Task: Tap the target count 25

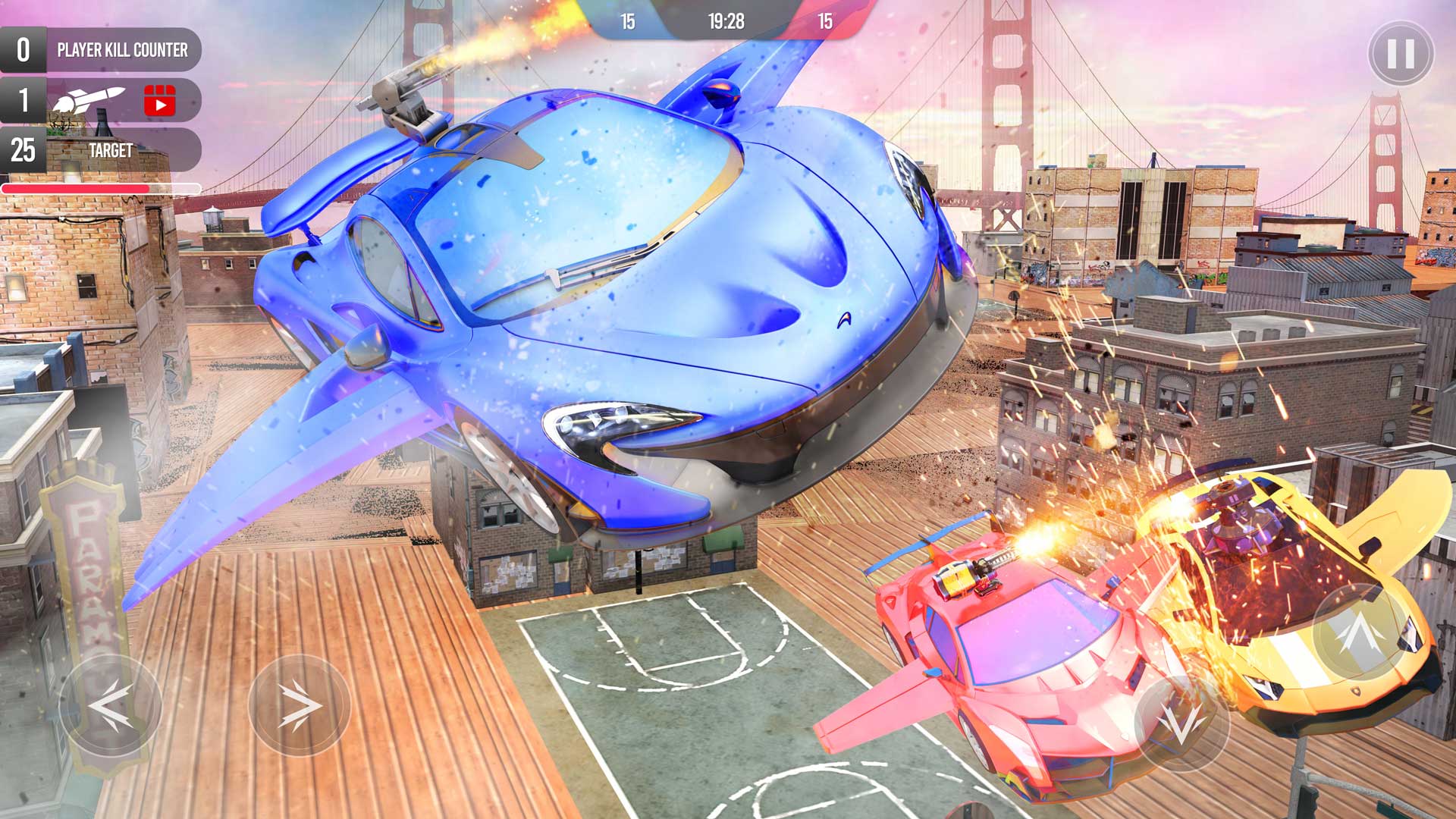Action: pos(23,150)
